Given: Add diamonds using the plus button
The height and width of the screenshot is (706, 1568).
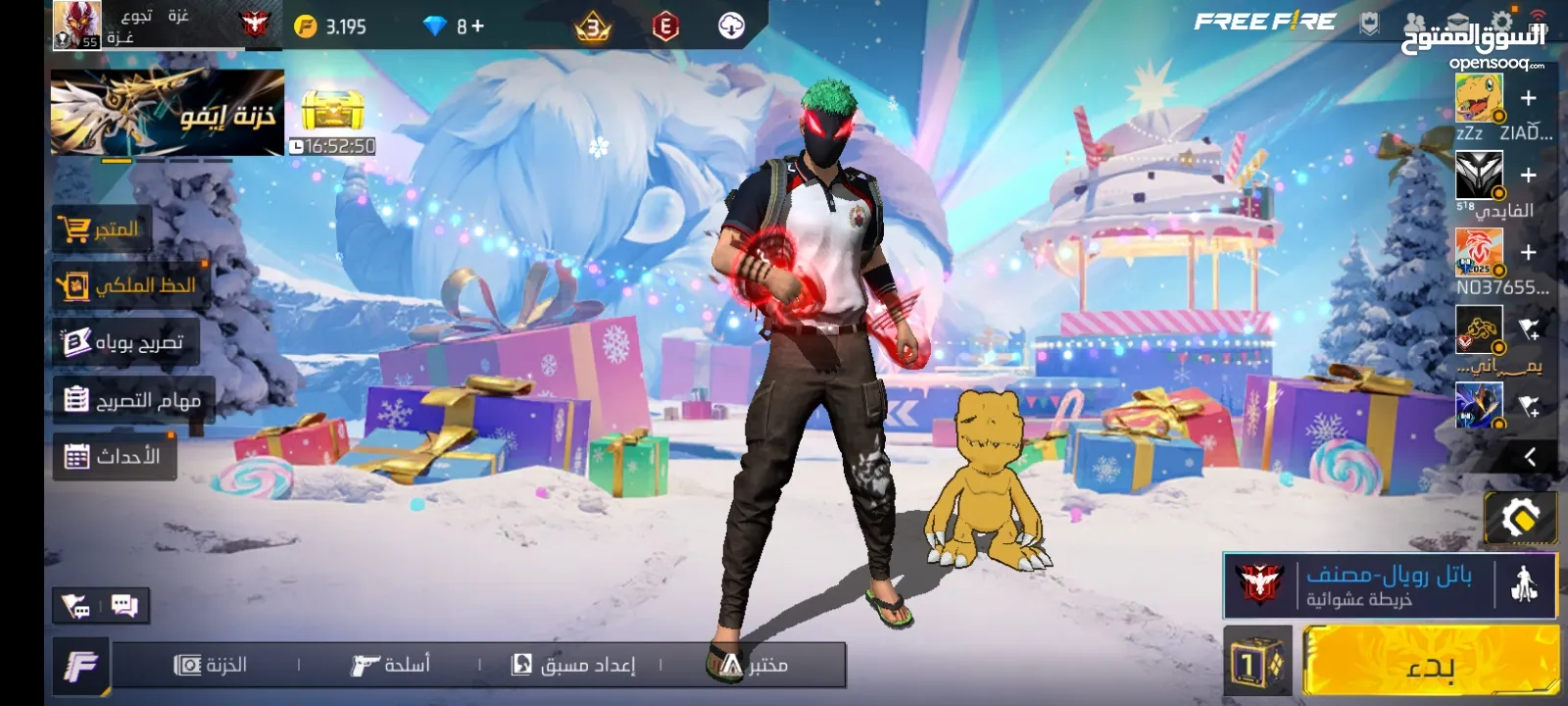Looking at the screenshot, I should 477,26.
